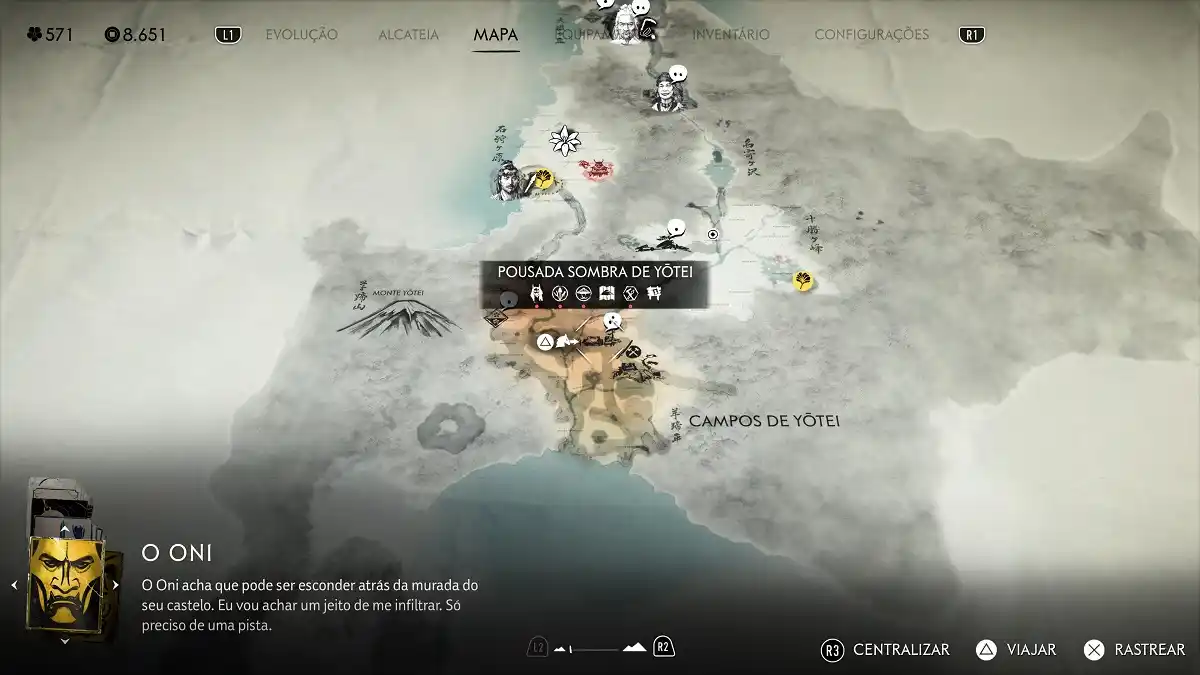Click the left arrow beside the quest card
This screenshot has width=1200, height=675.
click(x=15, y=585)
